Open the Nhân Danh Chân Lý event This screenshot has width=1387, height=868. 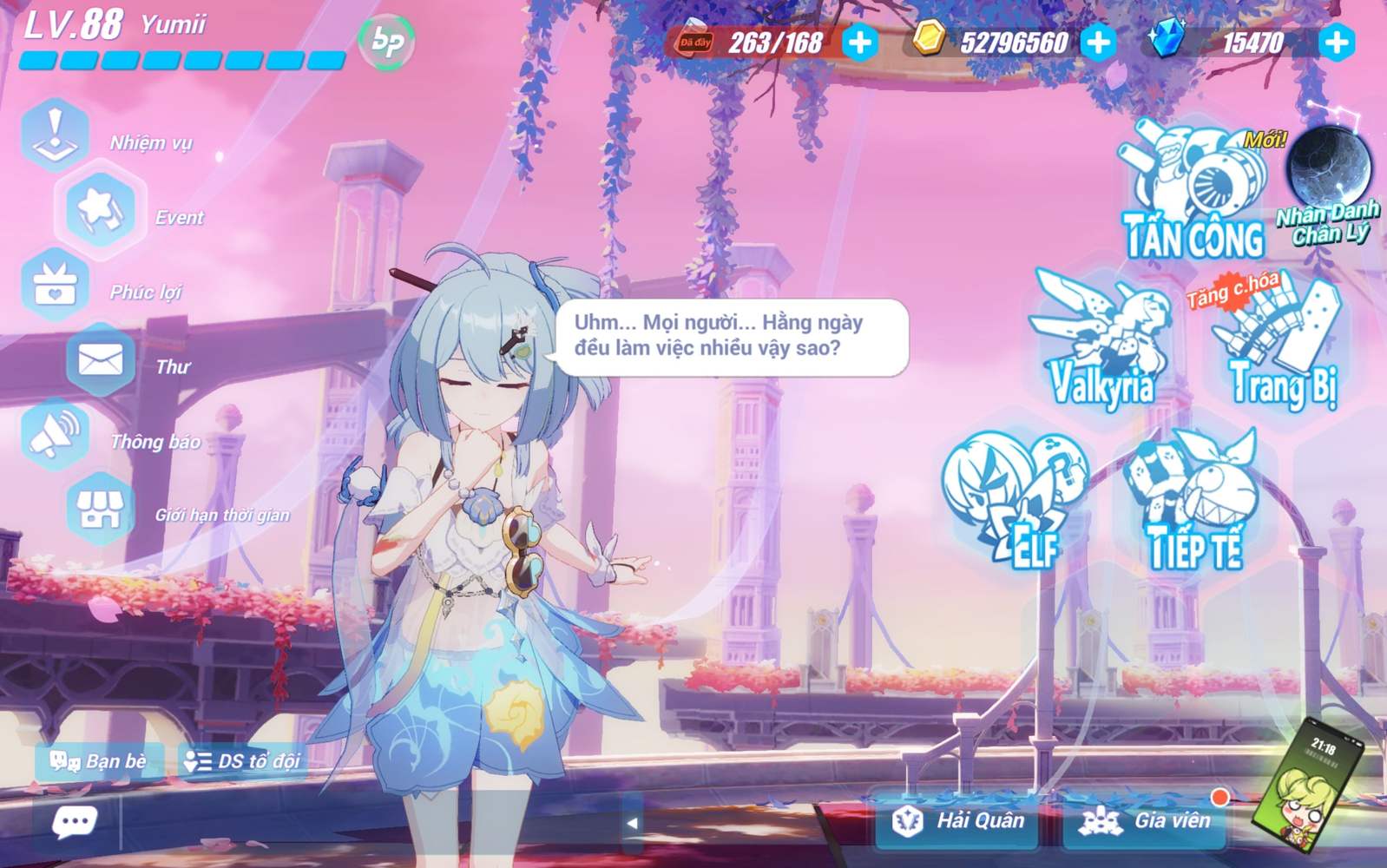[1328, 184]
